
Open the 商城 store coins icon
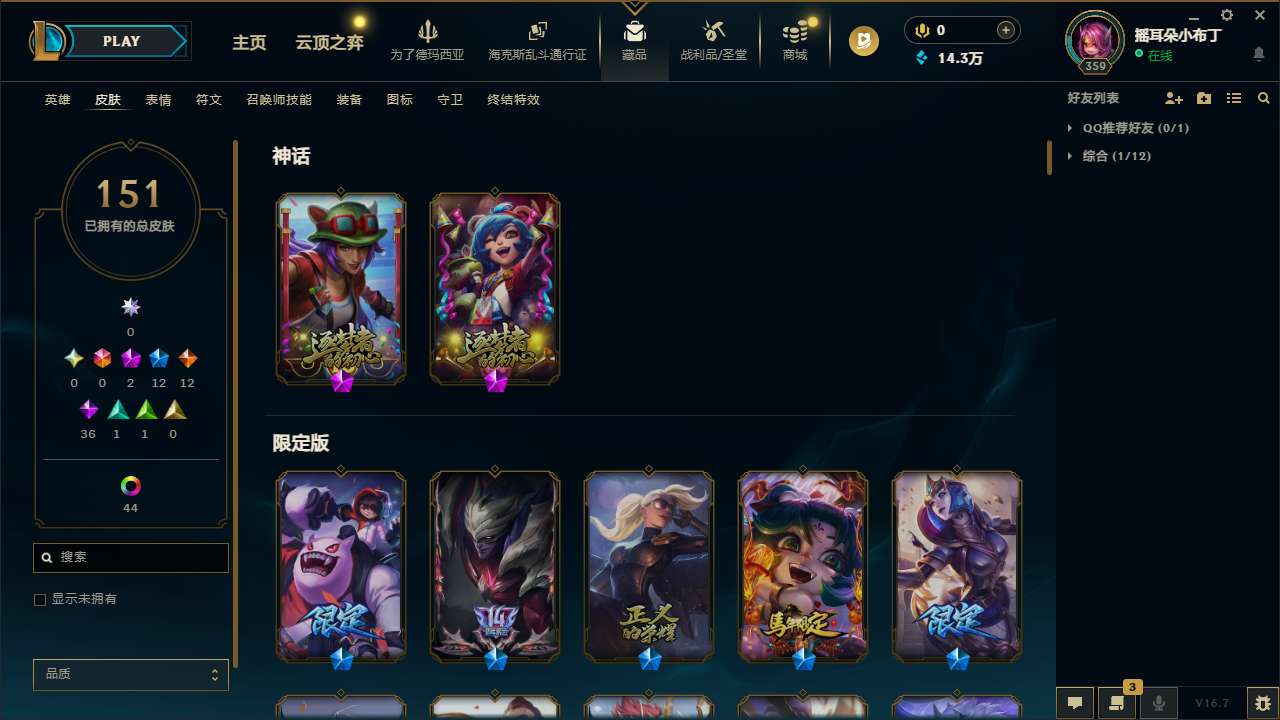click(795, 40)
